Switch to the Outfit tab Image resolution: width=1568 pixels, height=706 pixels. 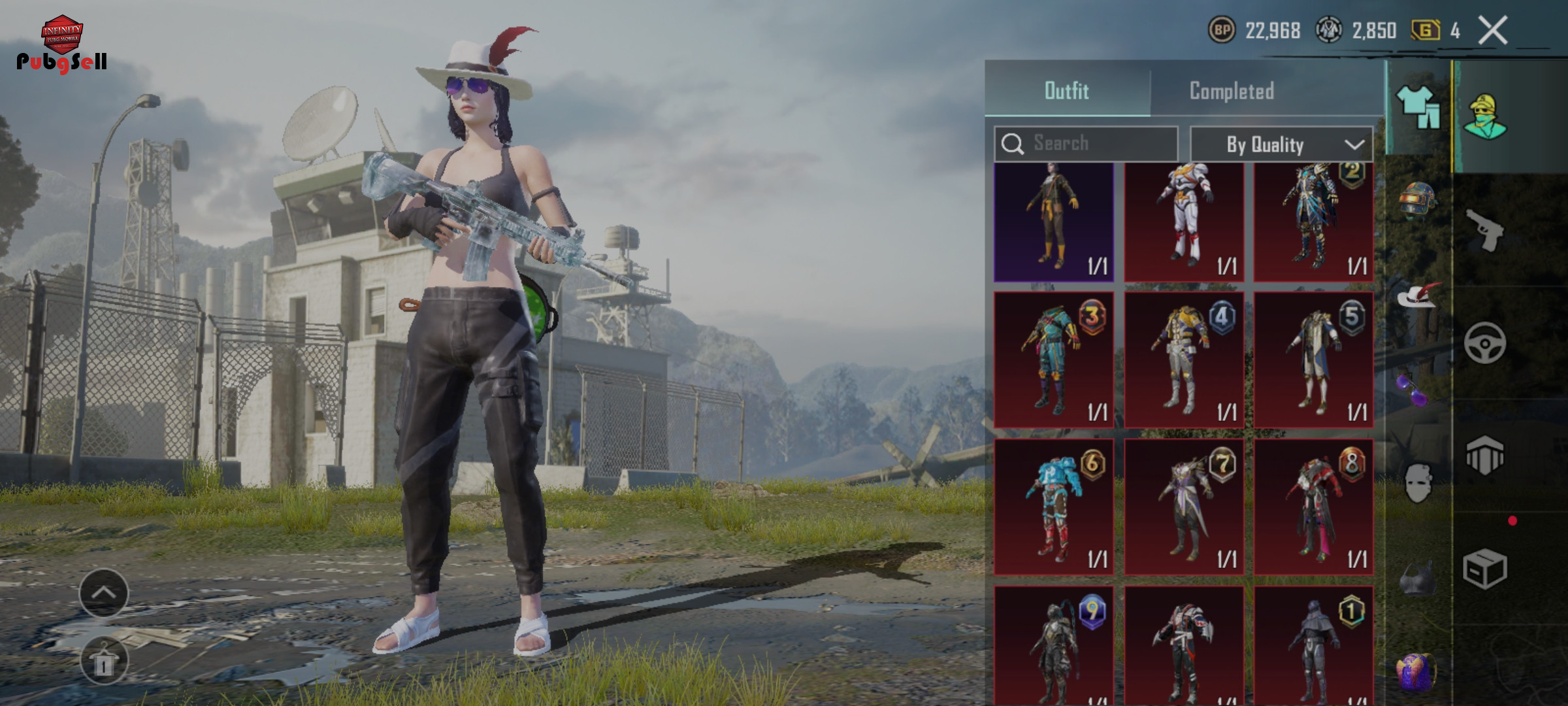click(x=1067, y=91)
